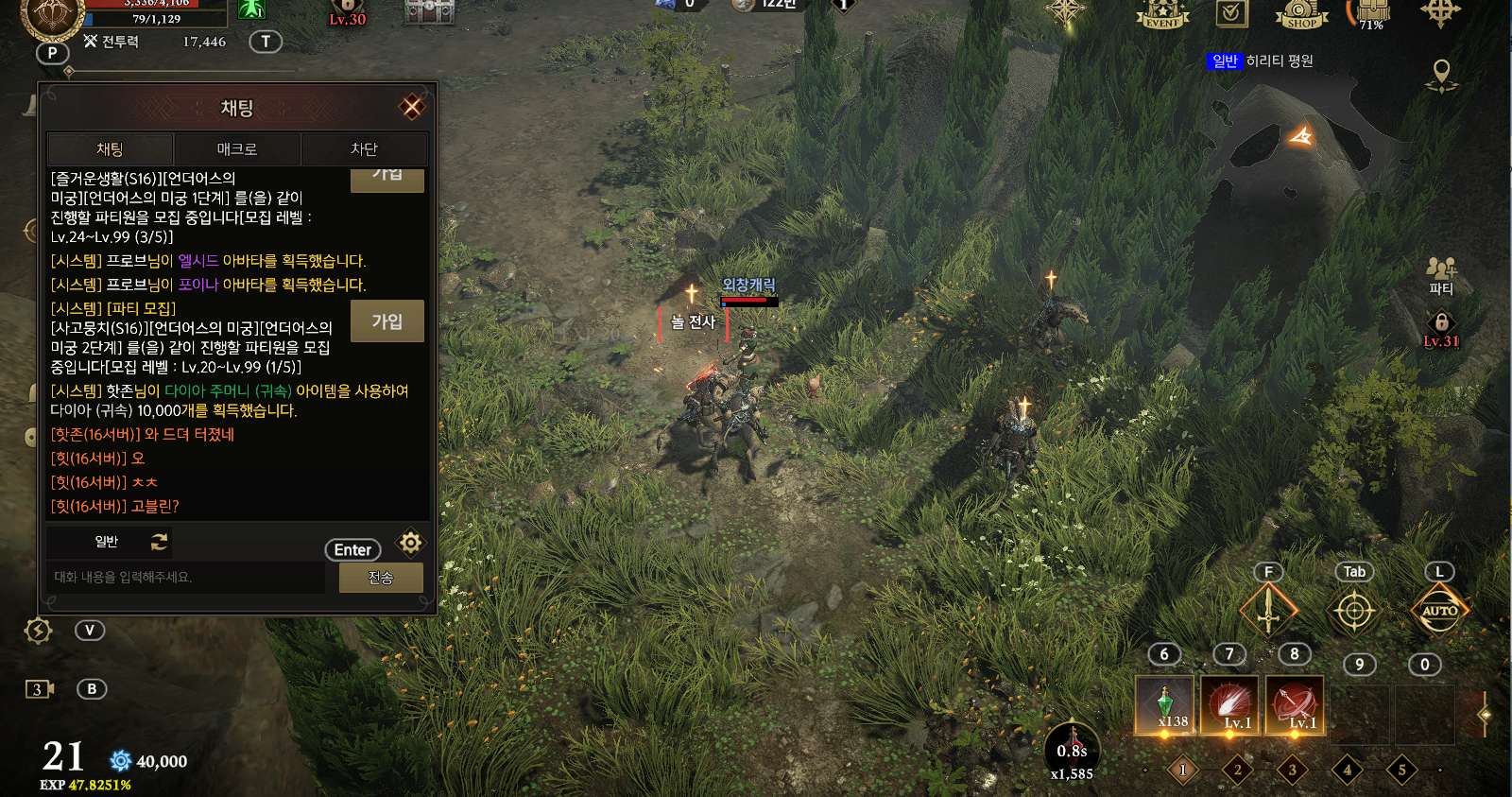1512x797 pixels.
Task: Trigger the sword basic attack button
Action: click(1268, 612)
